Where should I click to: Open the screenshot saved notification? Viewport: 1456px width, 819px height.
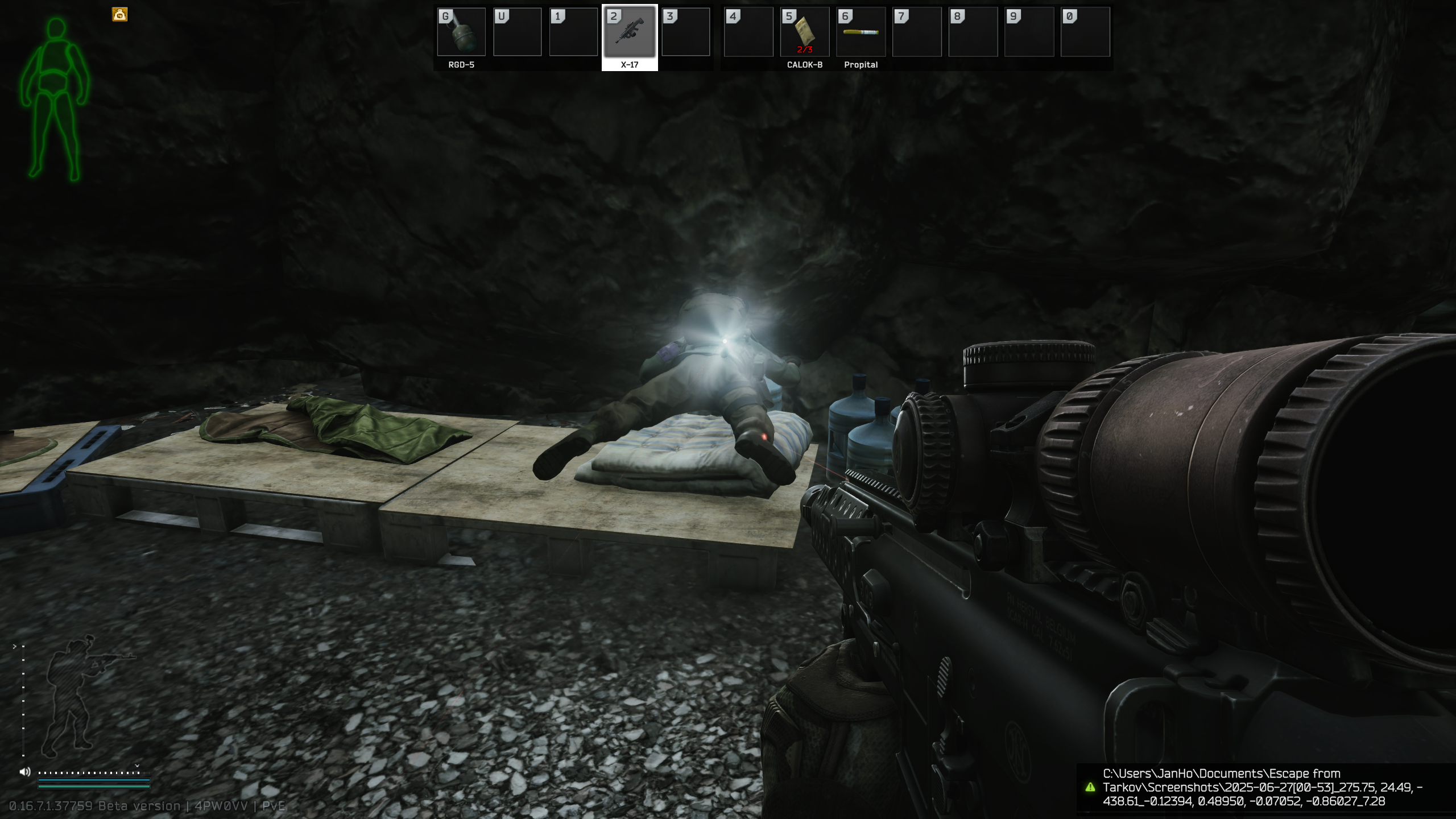click(x=1263, y=787)
